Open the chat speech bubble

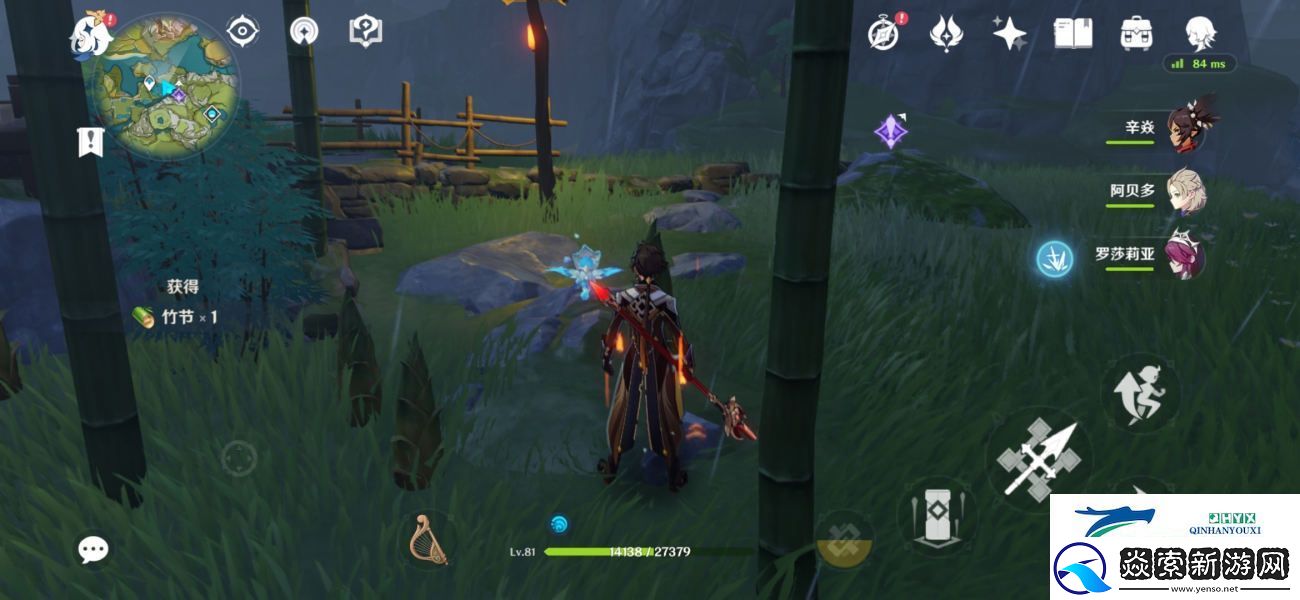point(94,548)
